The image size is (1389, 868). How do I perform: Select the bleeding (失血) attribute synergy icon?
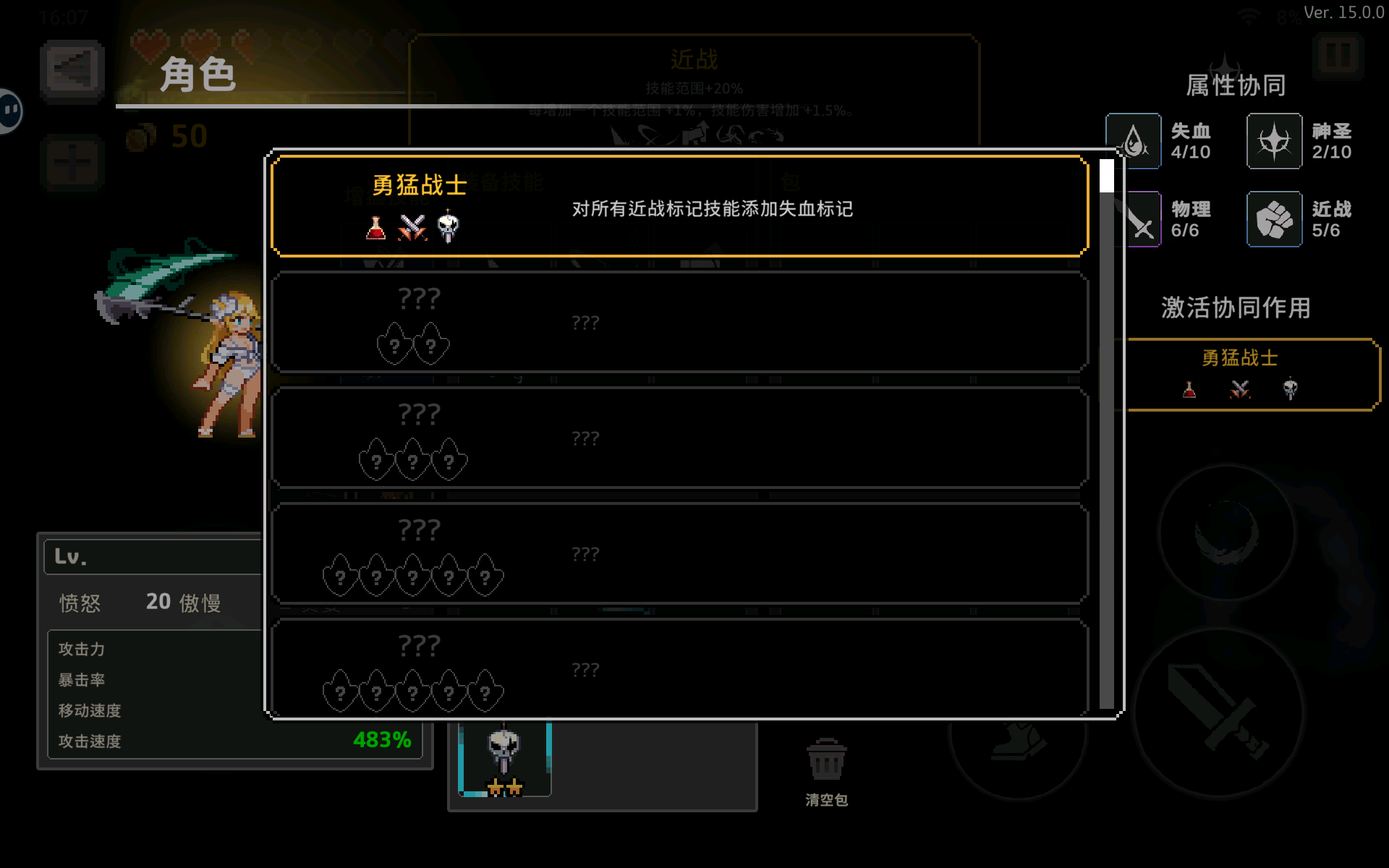(1133, 140)
